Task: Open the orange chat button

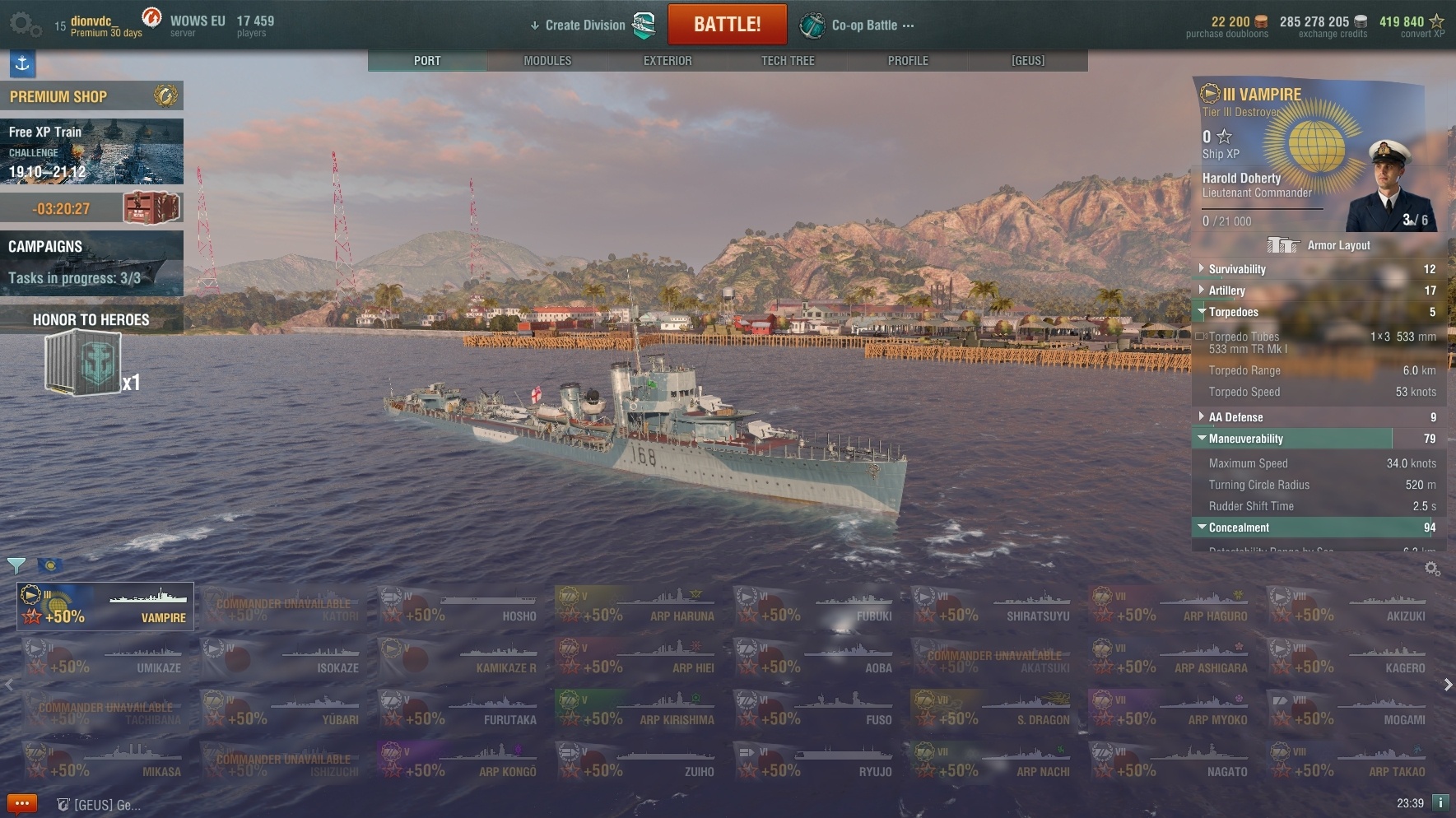Action: (22, 803)
